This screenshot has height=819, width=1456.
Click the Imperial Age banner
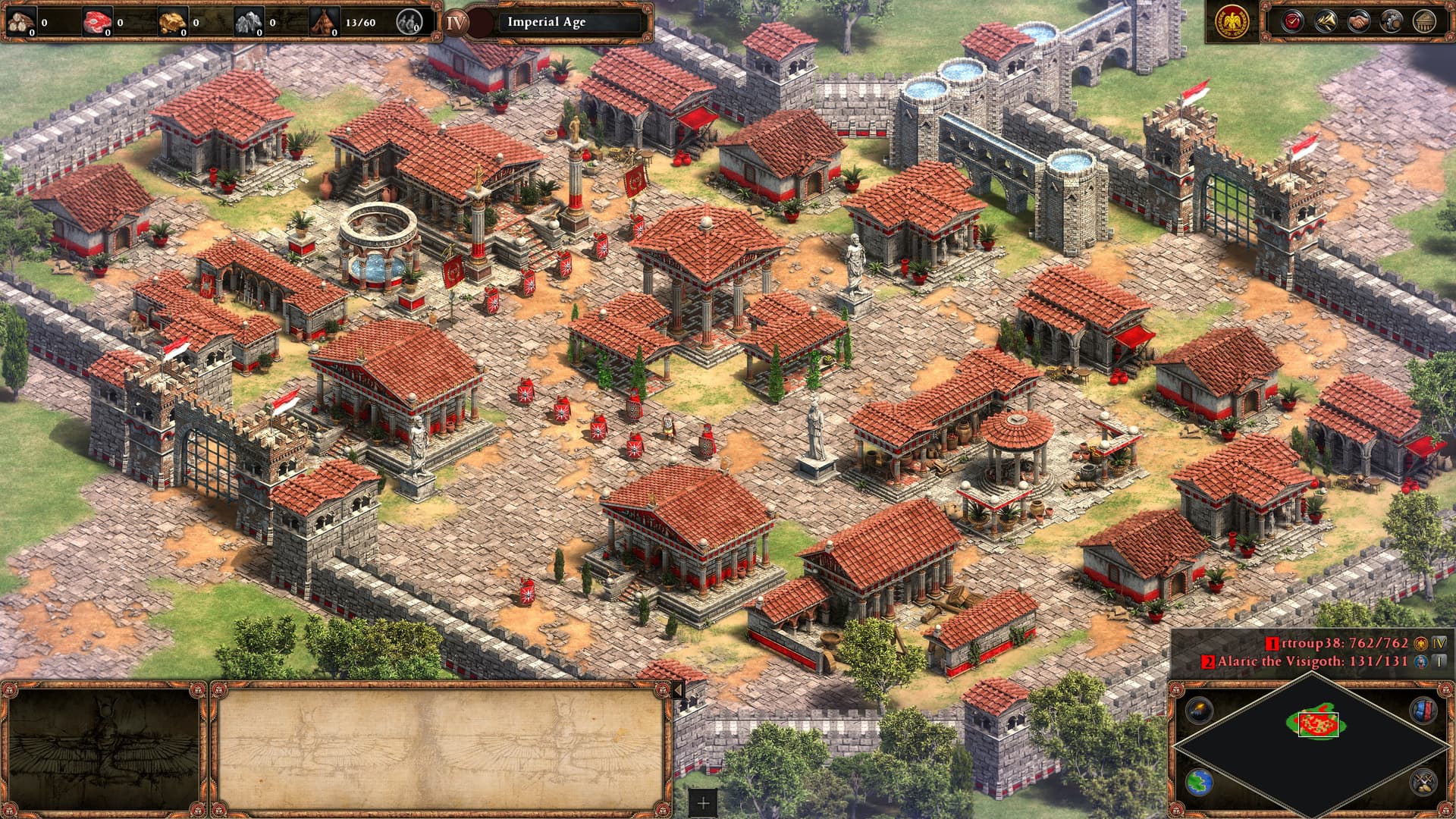point(546,22)
